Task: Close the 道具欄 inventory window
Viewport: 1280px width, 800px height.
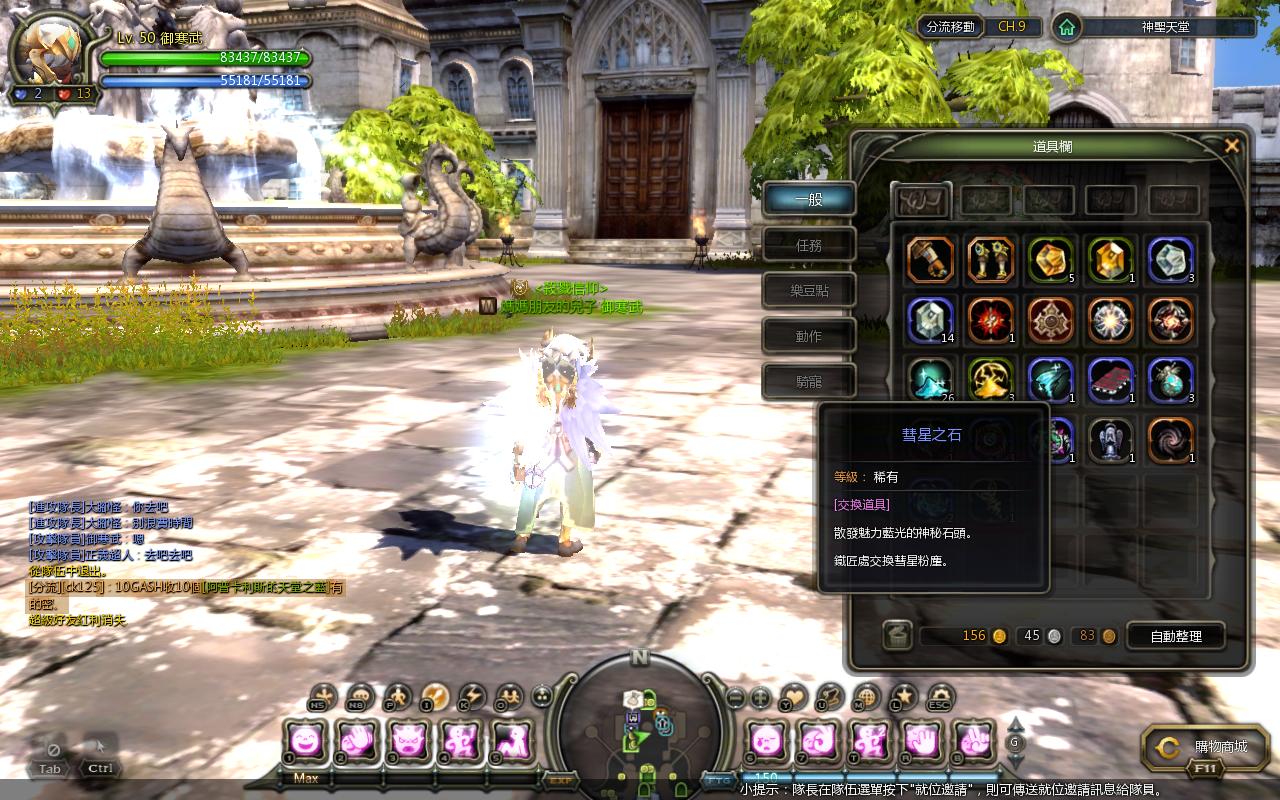Action: point(1232,146)
